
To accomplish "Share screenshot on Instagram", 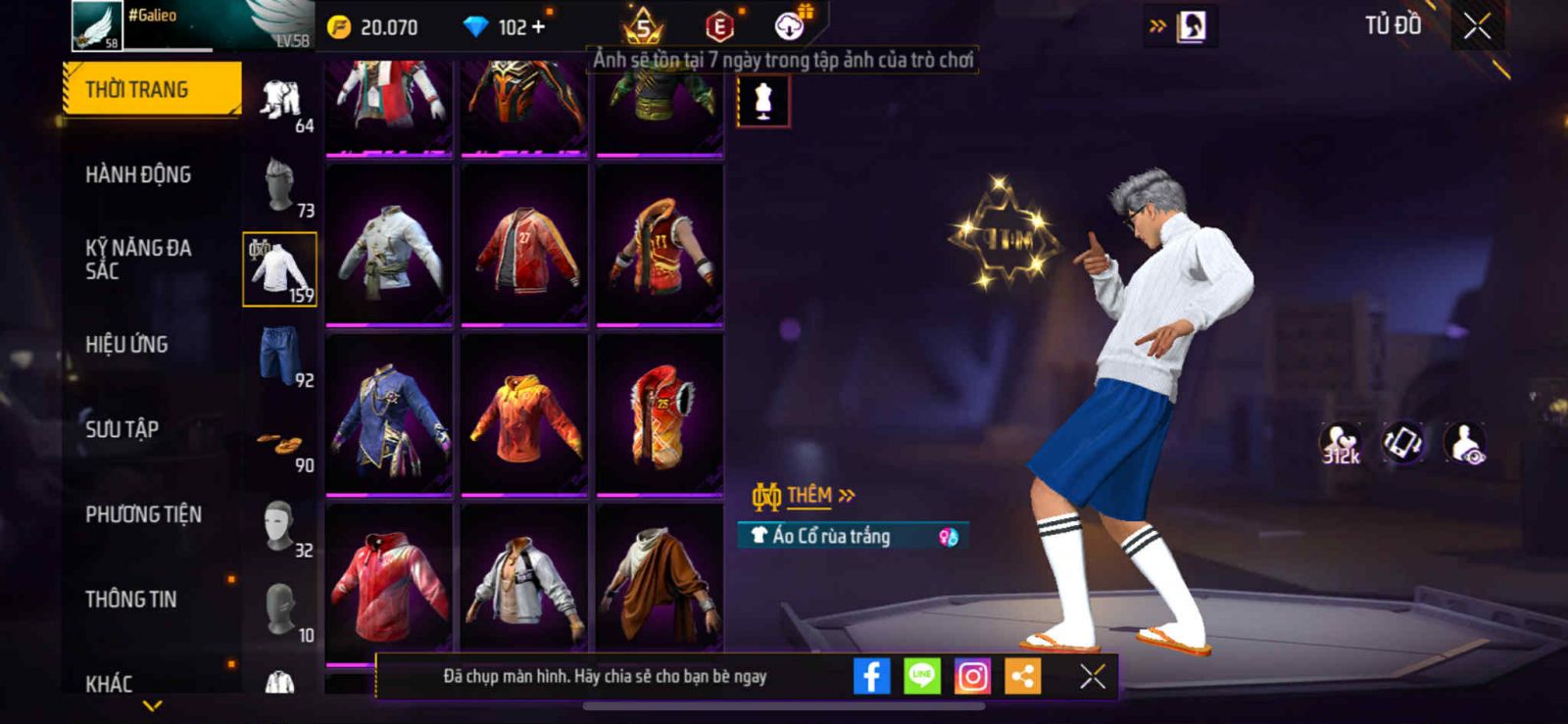I will click(x=972, y=676).
